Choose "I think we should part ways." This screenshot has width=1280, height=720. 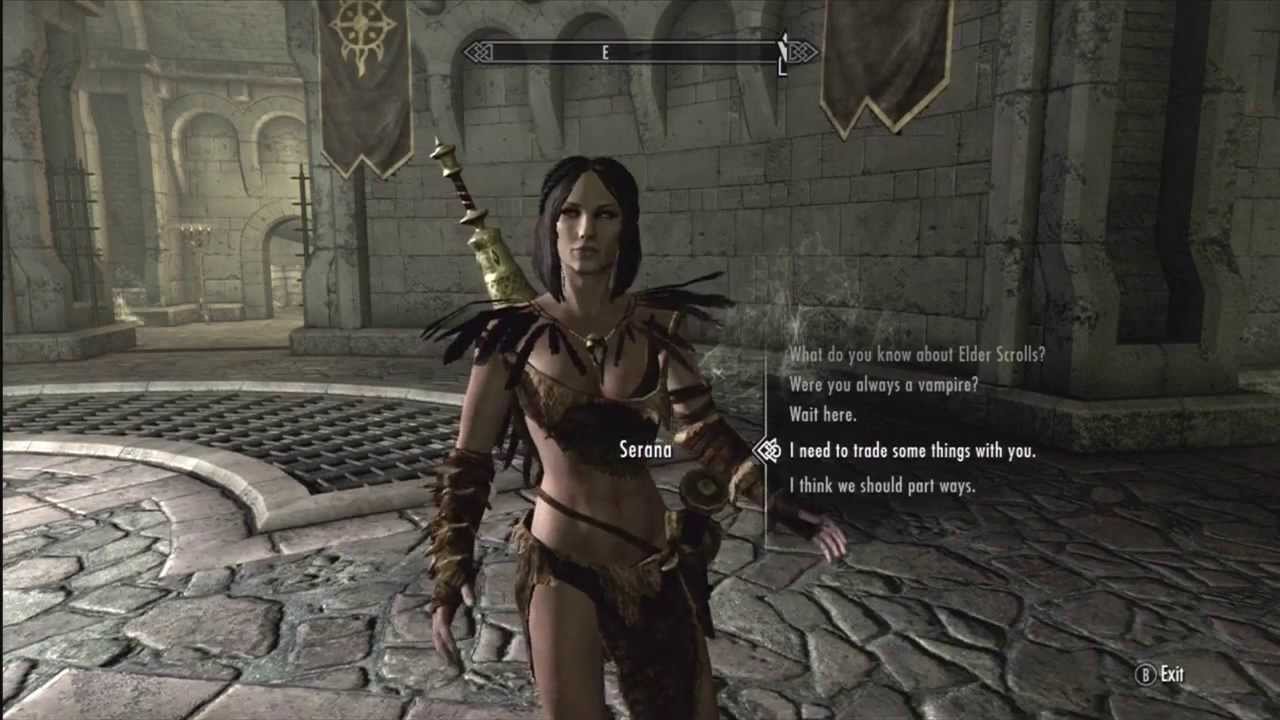[x=882, y=486]
